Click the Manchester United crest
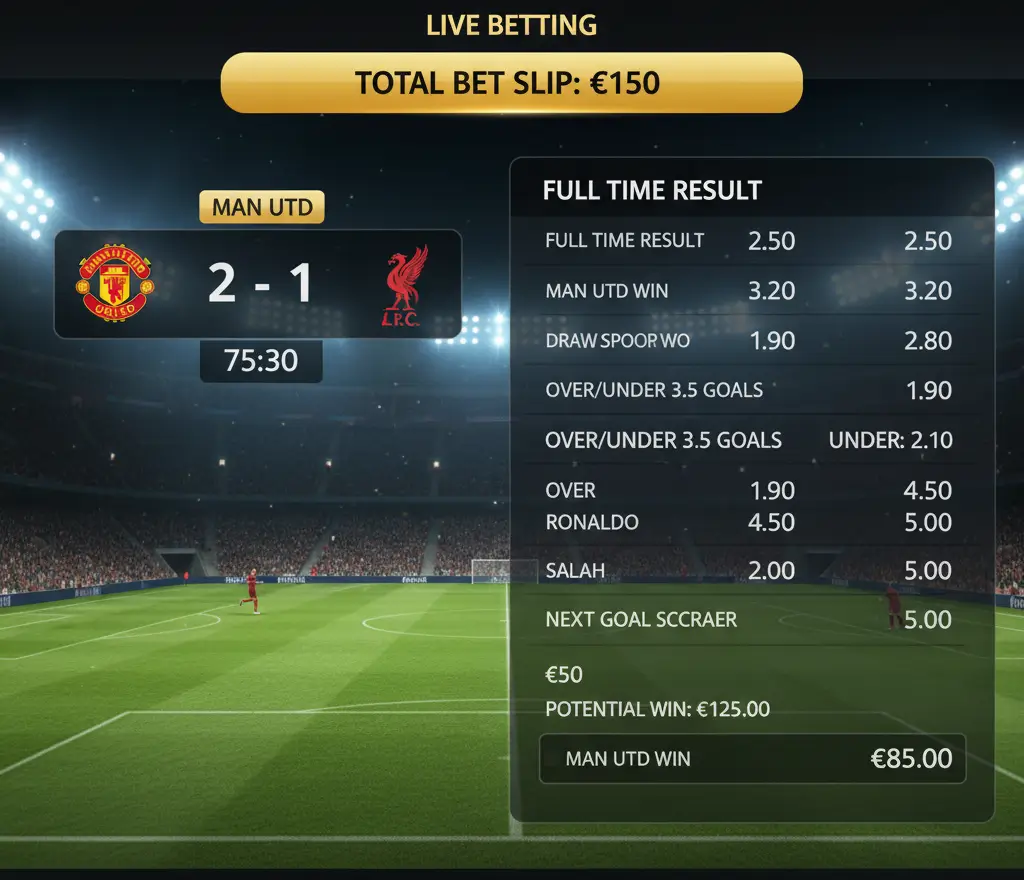1024x880 pixels. (116, 283)
